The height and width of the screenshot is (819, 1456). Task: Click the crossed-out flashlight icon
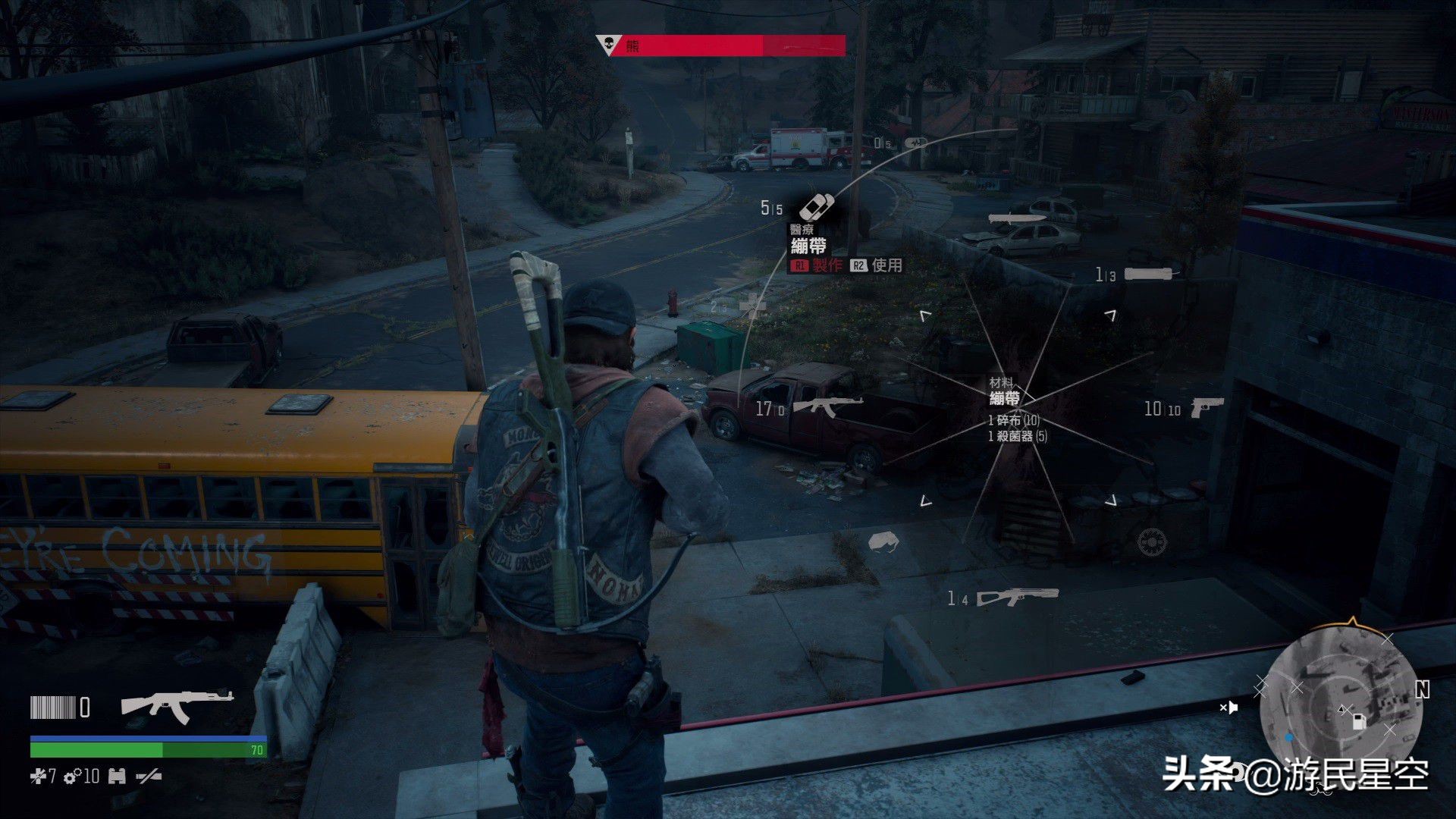pyautogui.click(x=148, y=776)
